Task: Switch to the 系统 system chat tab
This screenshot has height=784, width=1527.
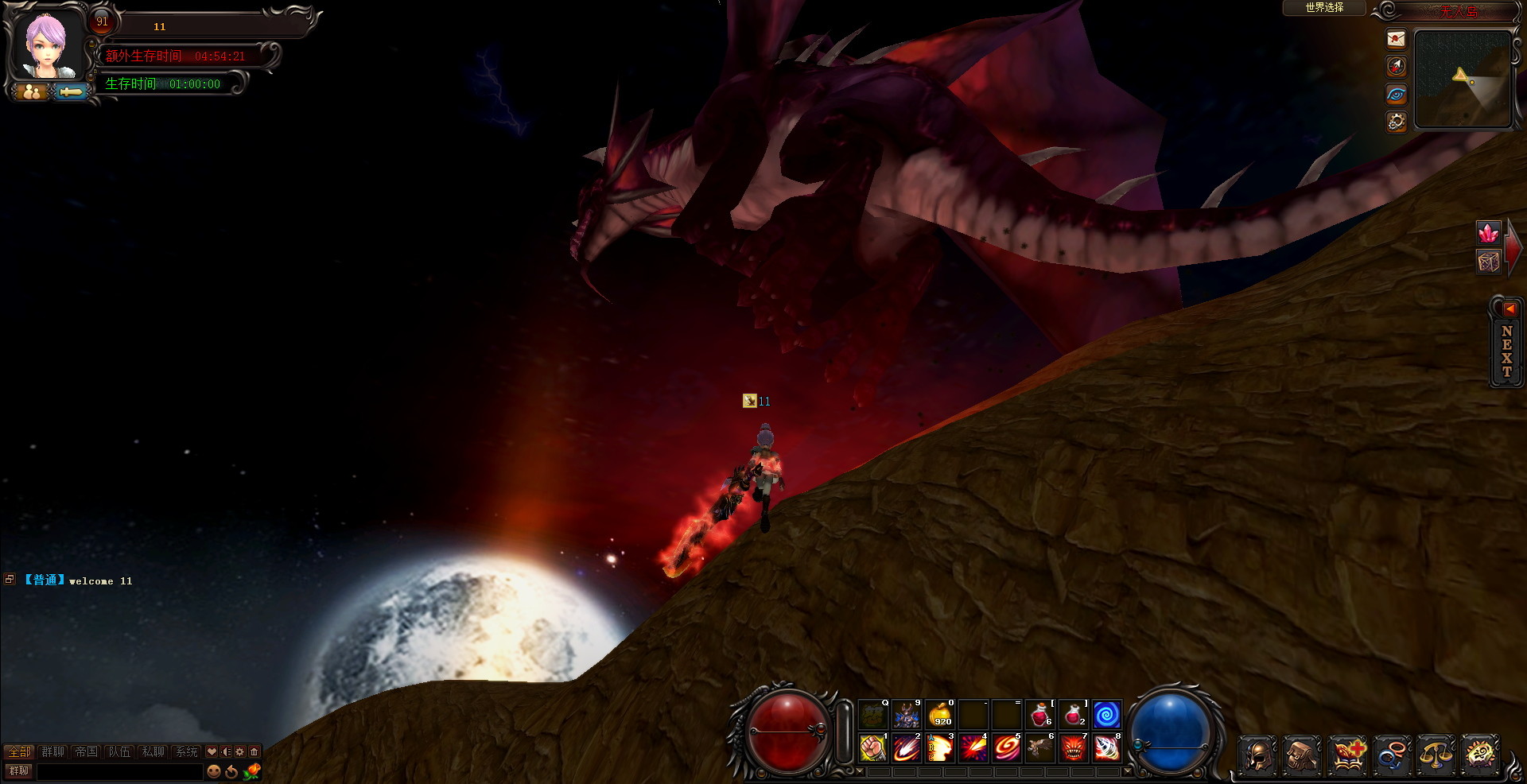Action: point(186,751)
